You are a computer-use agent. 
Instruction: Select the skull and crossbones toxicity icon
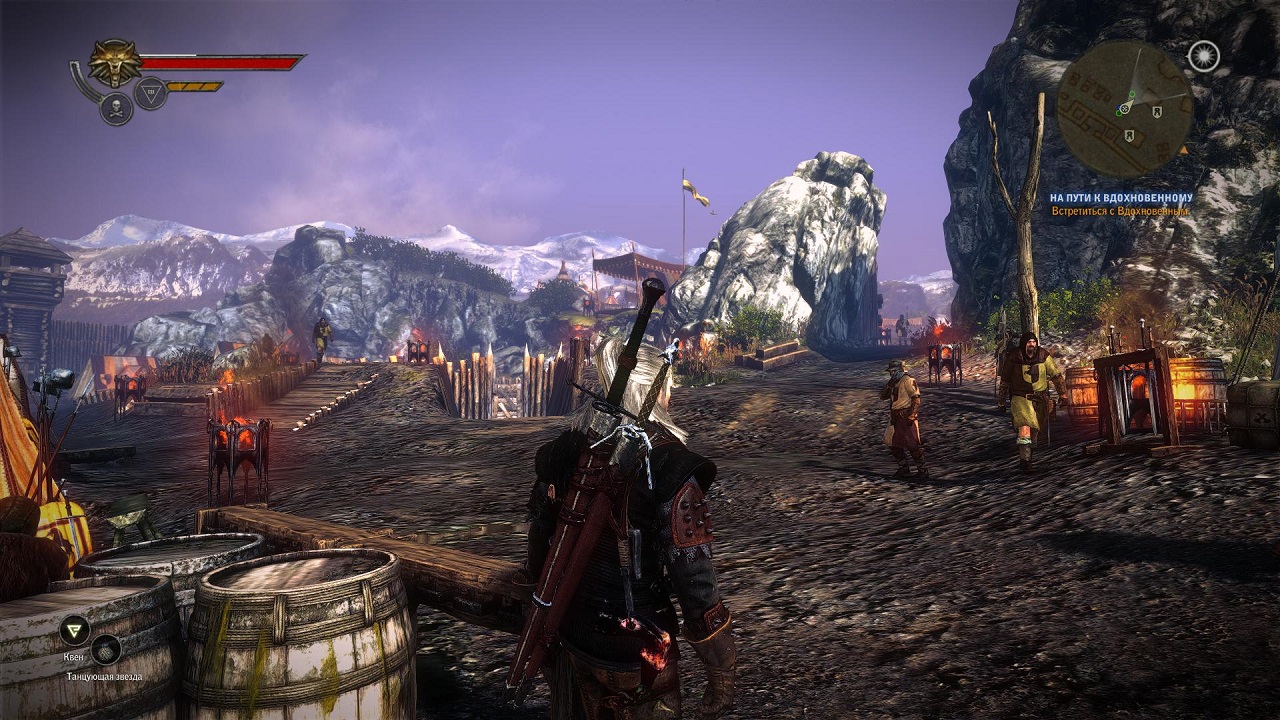pos(116,108)
